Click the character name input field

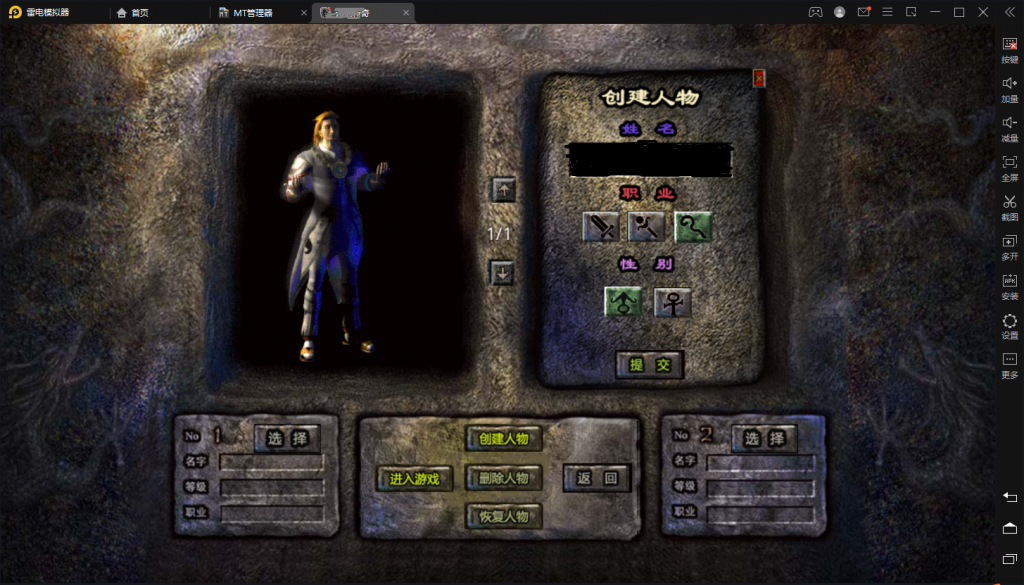[649, 159]
